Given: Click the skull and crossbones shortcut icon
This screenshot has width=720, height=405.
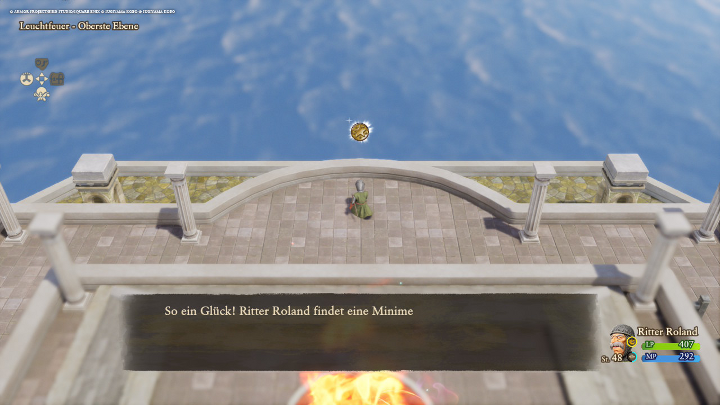Looking at the screenshot, I should coord(42,94).
